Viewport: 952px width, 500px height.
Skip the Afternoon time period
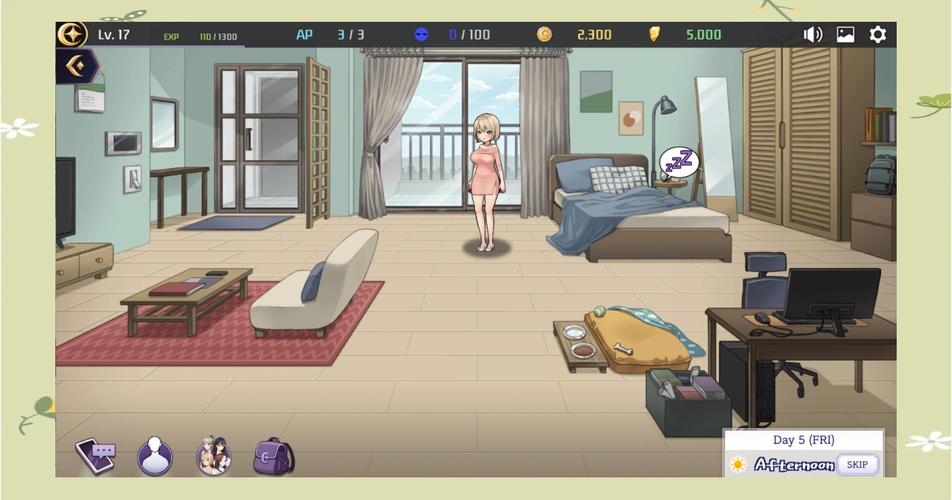point(857,465)
